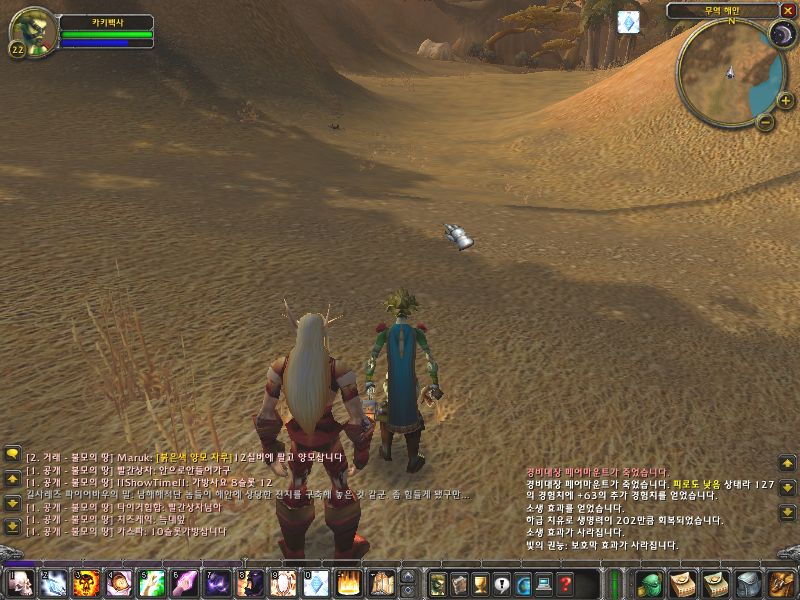Zoom out the minimap with minus button
Viewport: 800px width, 600px height.
pos(765,123)
